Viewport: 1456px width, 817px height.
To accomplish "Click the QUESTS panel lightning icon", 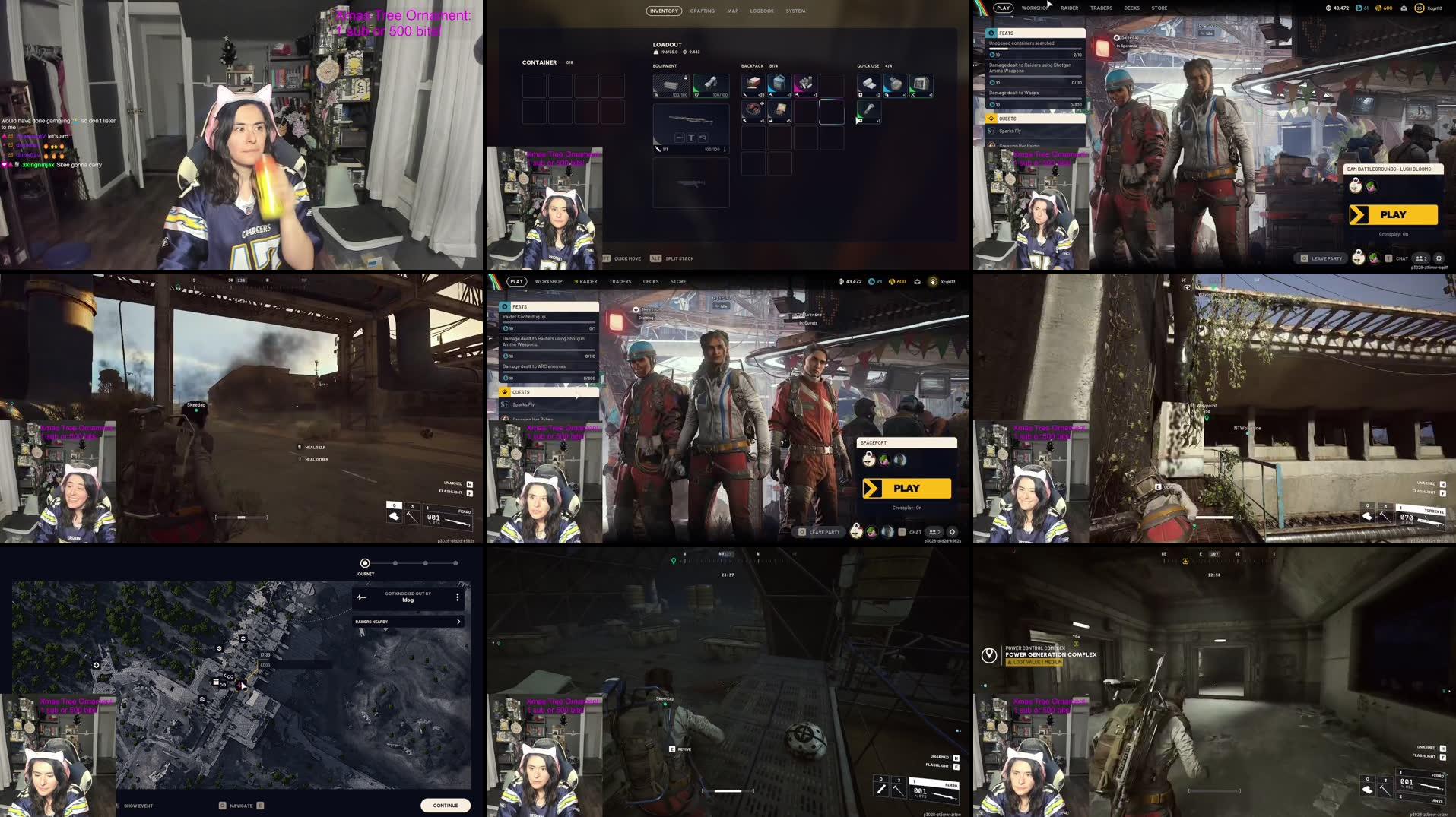I will tap(991, 119).
